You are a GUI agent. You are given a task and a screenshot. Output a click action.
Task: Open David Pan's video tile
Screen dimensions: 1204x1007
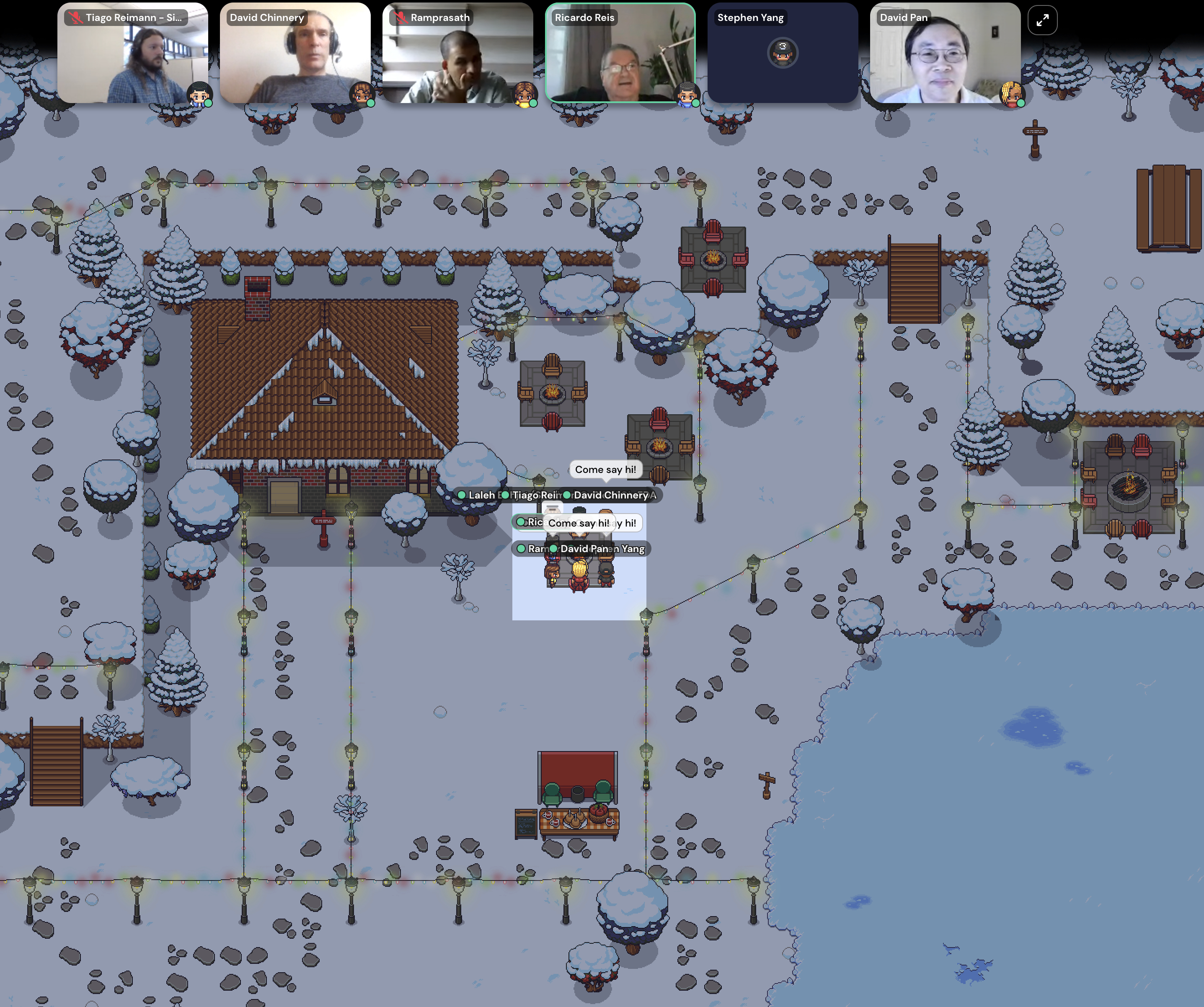(945, 53)
